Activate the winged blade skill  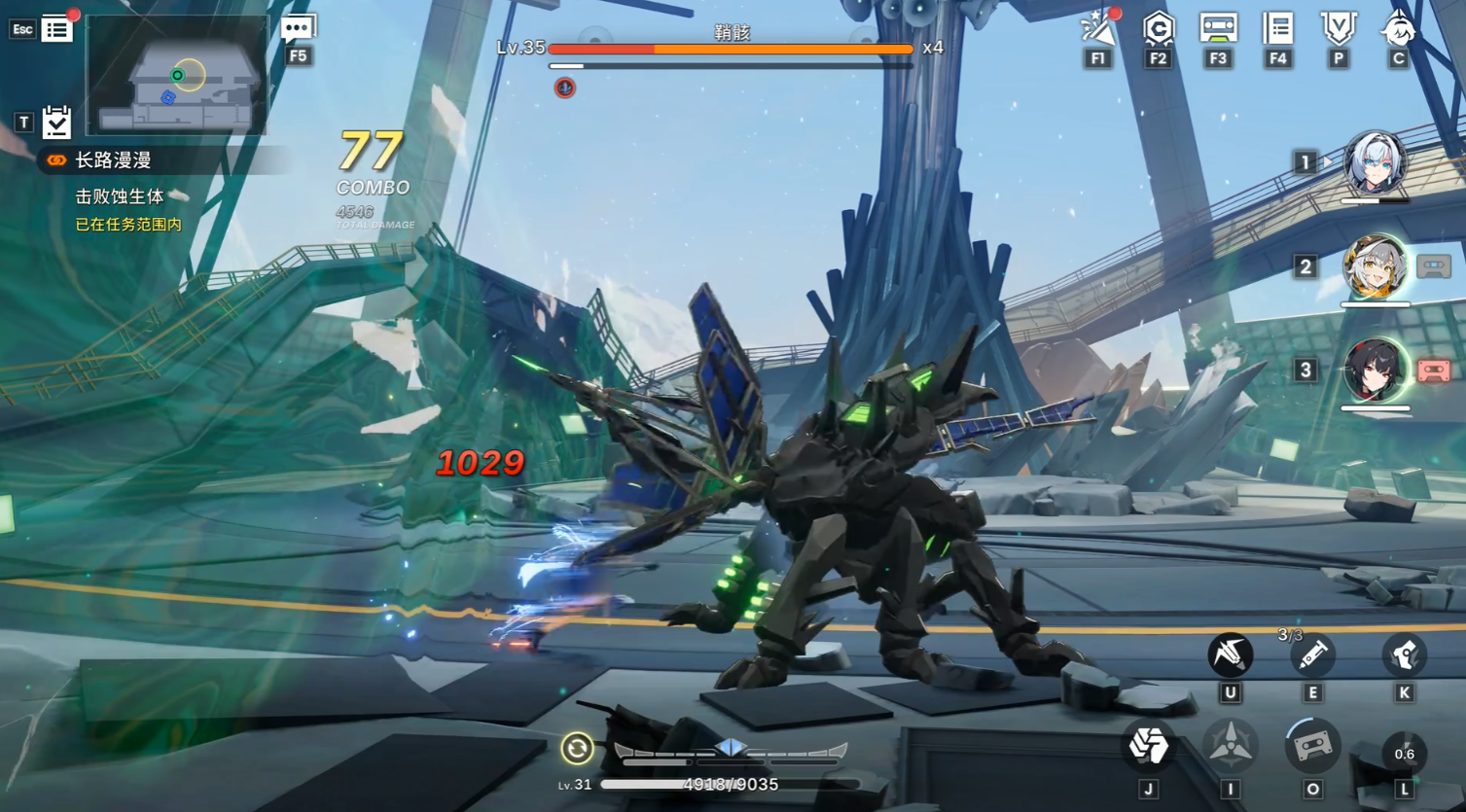[1230, 654]
